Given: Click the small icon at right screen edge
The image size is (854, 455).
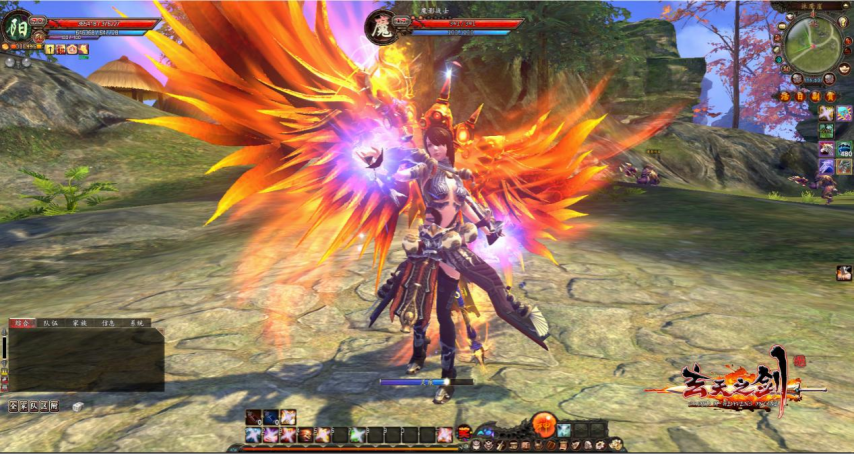Looking at the screenshot, I should coord(844,273).
